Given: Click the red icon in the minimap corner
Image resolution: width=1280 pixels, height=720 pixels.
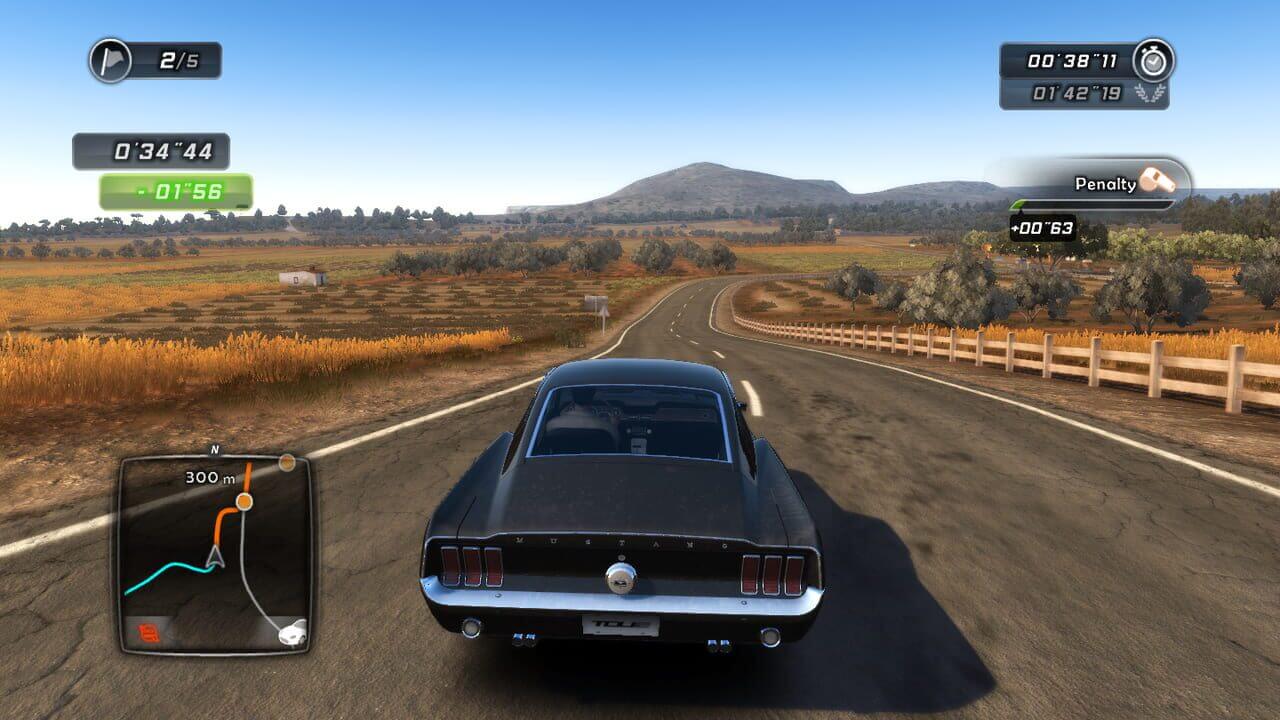Looking at the screenshot, I should [x=149, y=632].
